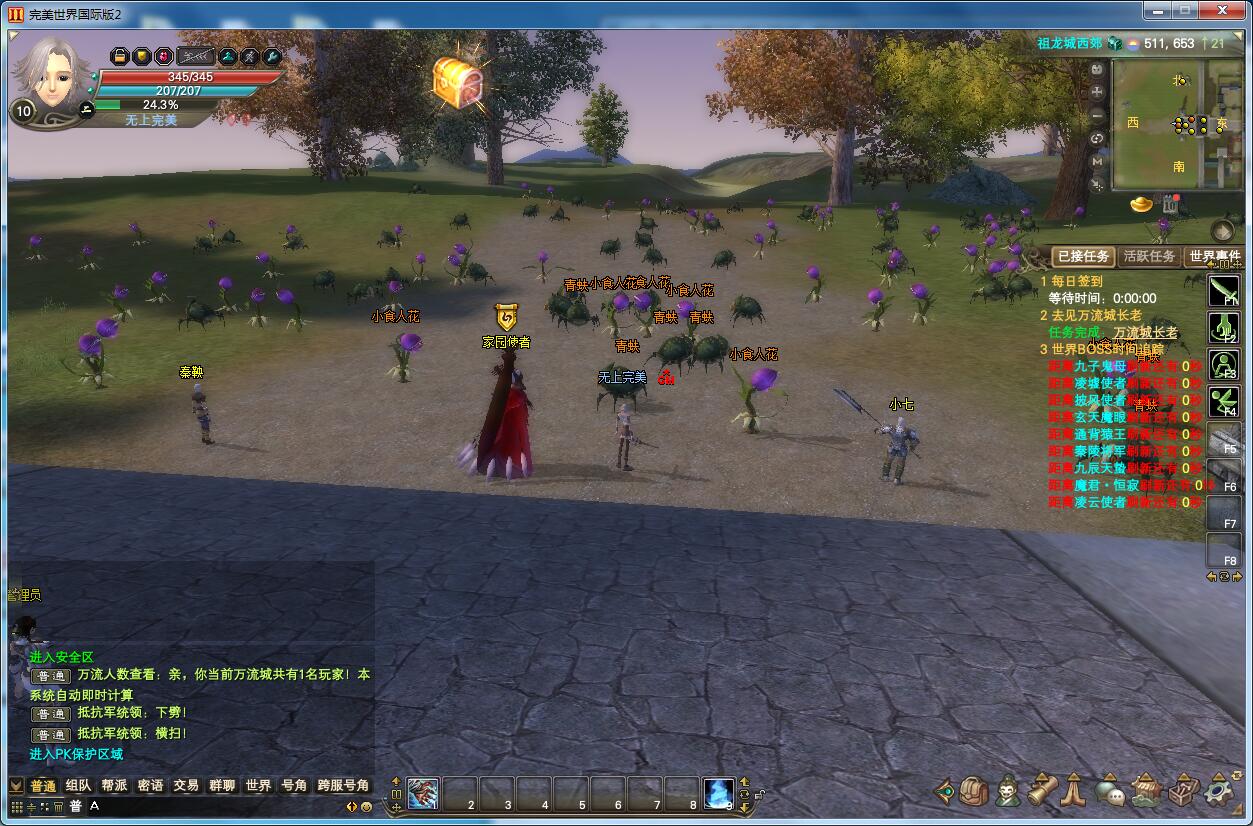Screen dimensions: 1253x826
Task: Switch to the 世界 world chat tab
Action: click(x=258, y=786)
